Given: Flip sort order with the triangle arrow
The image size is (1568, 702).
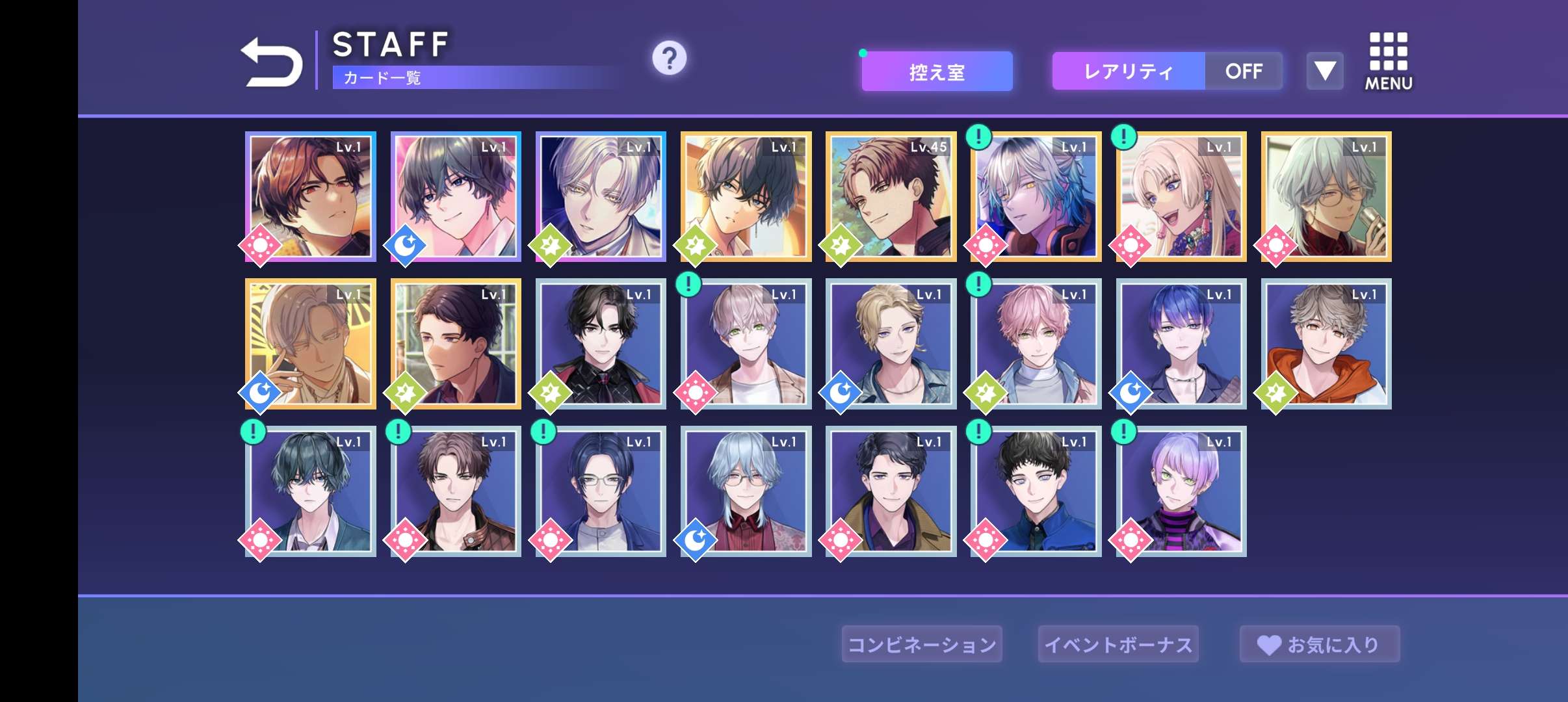Looking at the screenshot, I should [1325, 71].
